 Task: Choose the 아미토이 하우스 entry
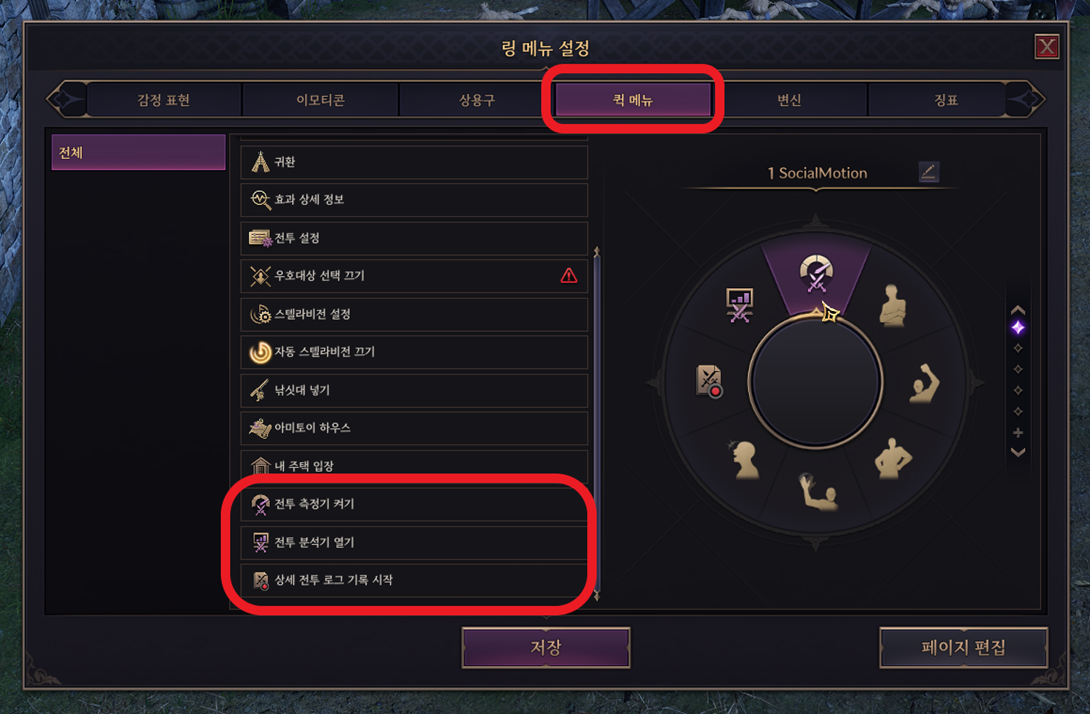[414, 428]
